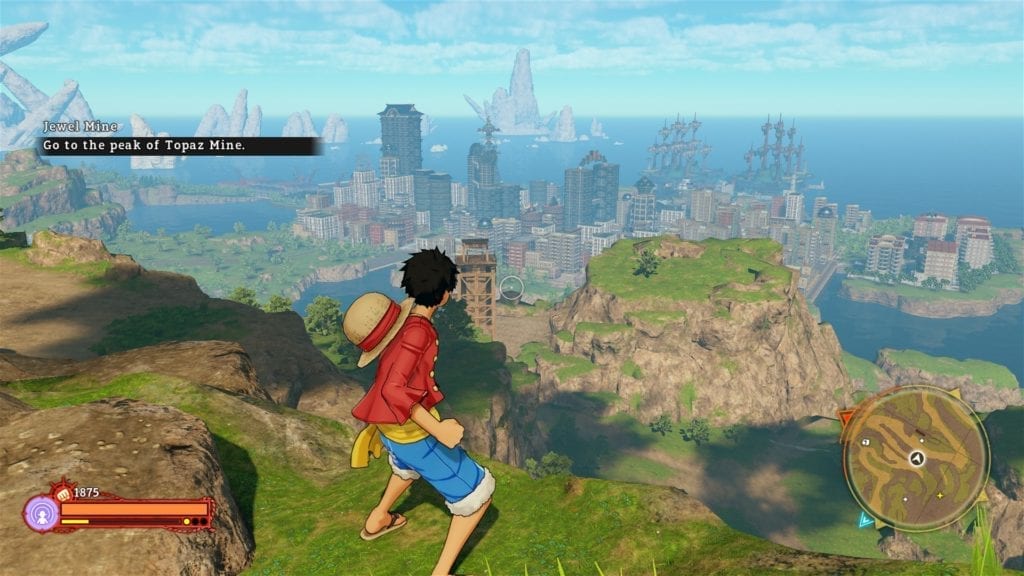Select the yellow star marker on minimap

click(939, 495)
